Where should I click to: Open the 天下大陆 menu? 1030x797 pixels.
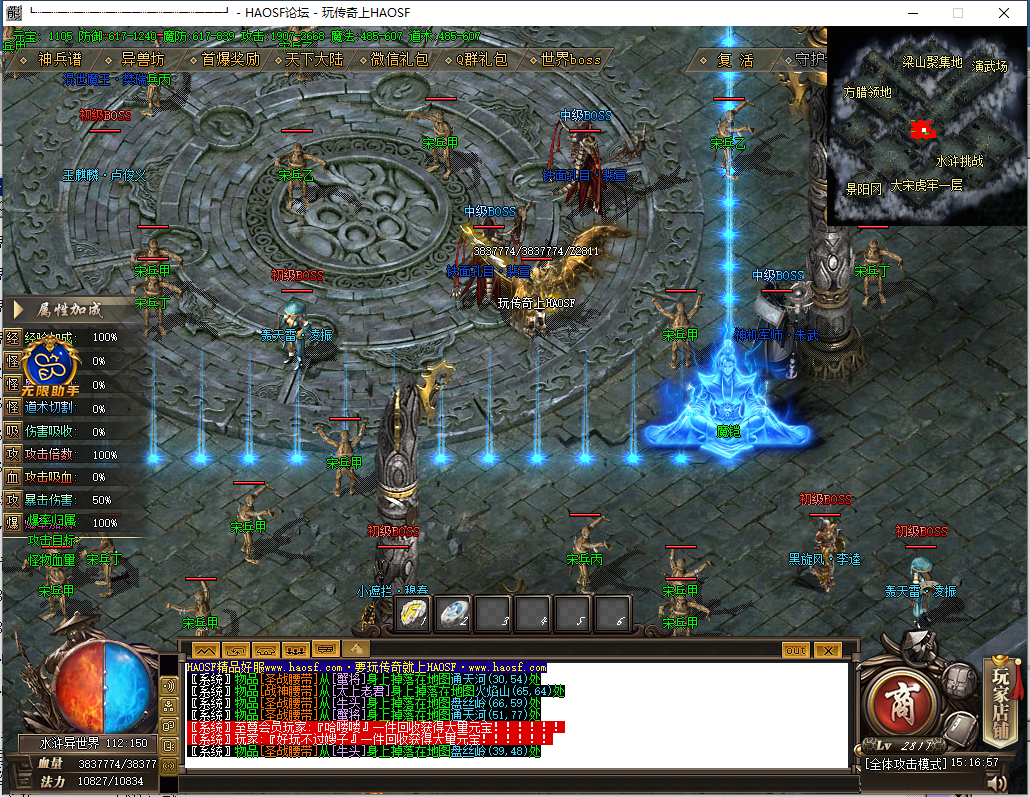pyautogui.click(x=314, y=60)
